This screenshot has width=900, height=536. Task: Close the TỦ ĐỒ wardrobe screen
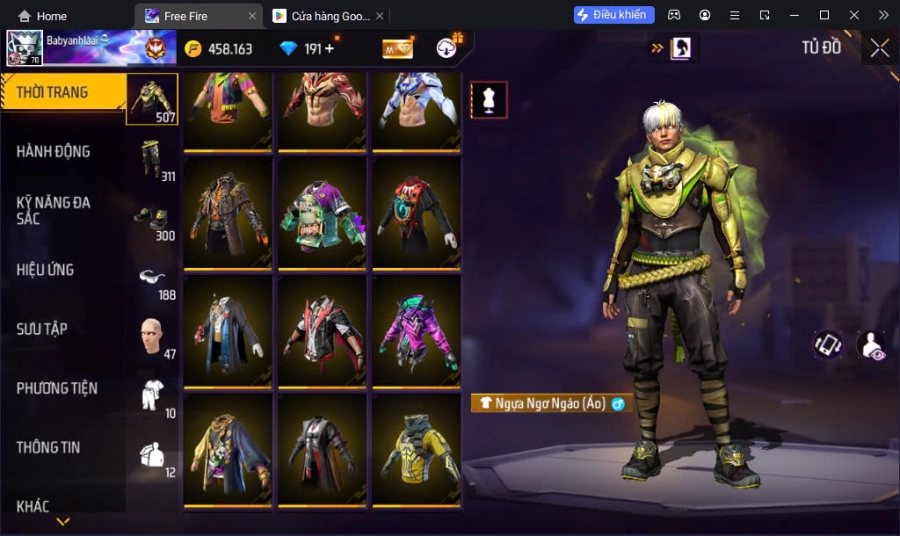point(879,48)
